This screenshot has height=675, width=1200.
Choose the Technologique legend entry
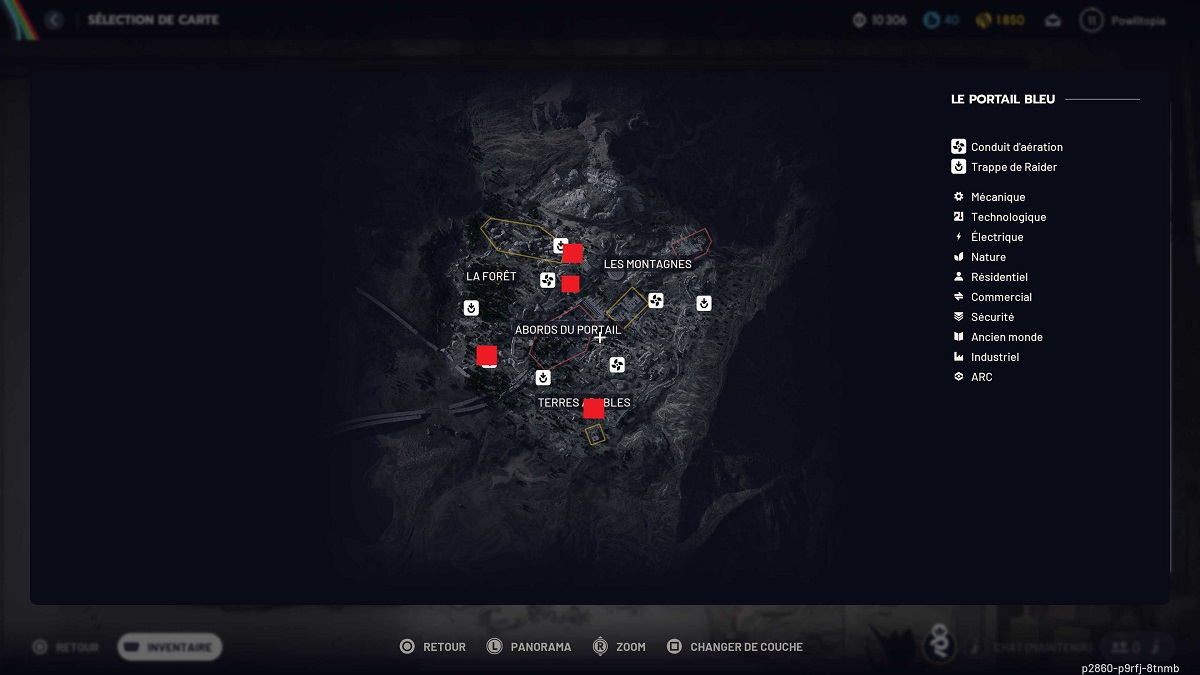pyautogui.click(x=1007, y=217)
